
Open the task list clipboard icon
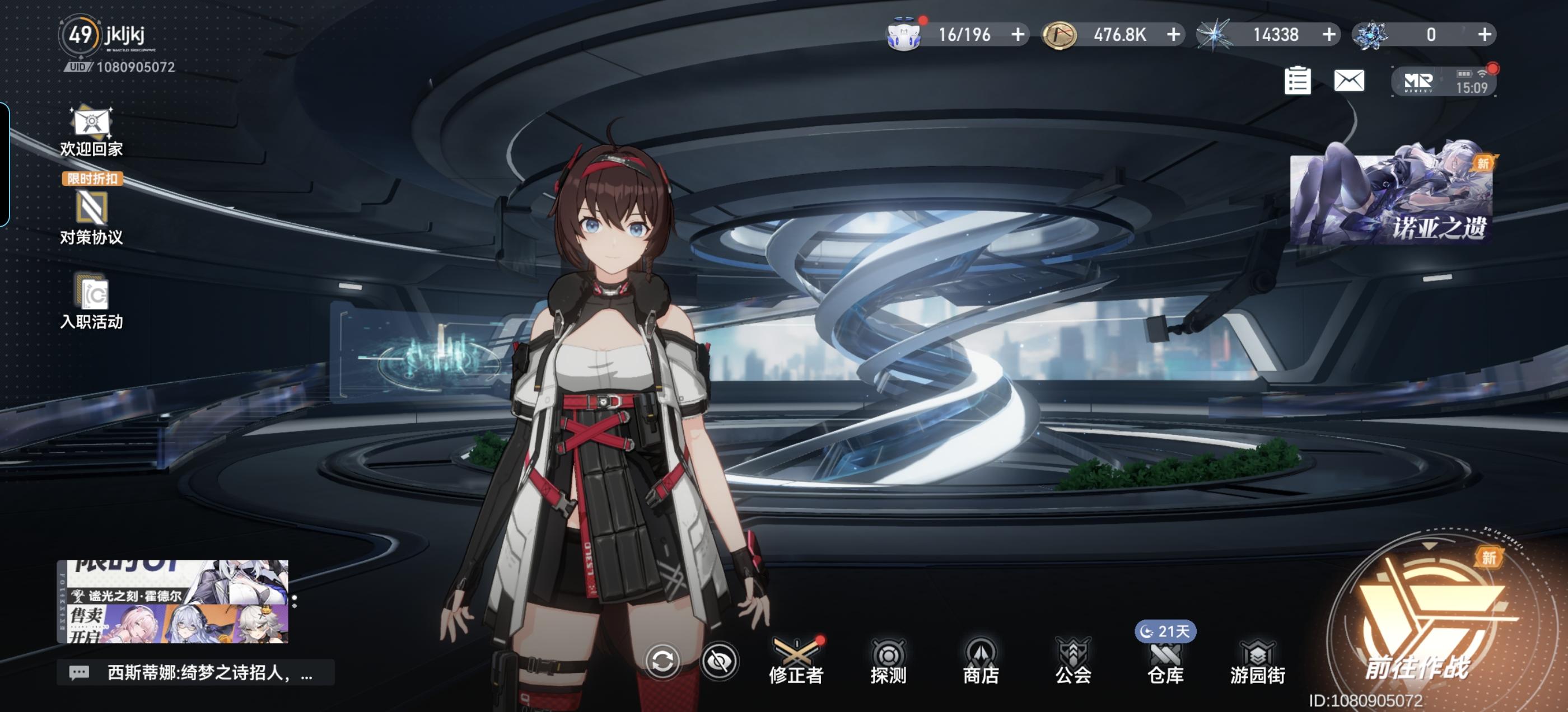click(x=1297, y=81)
